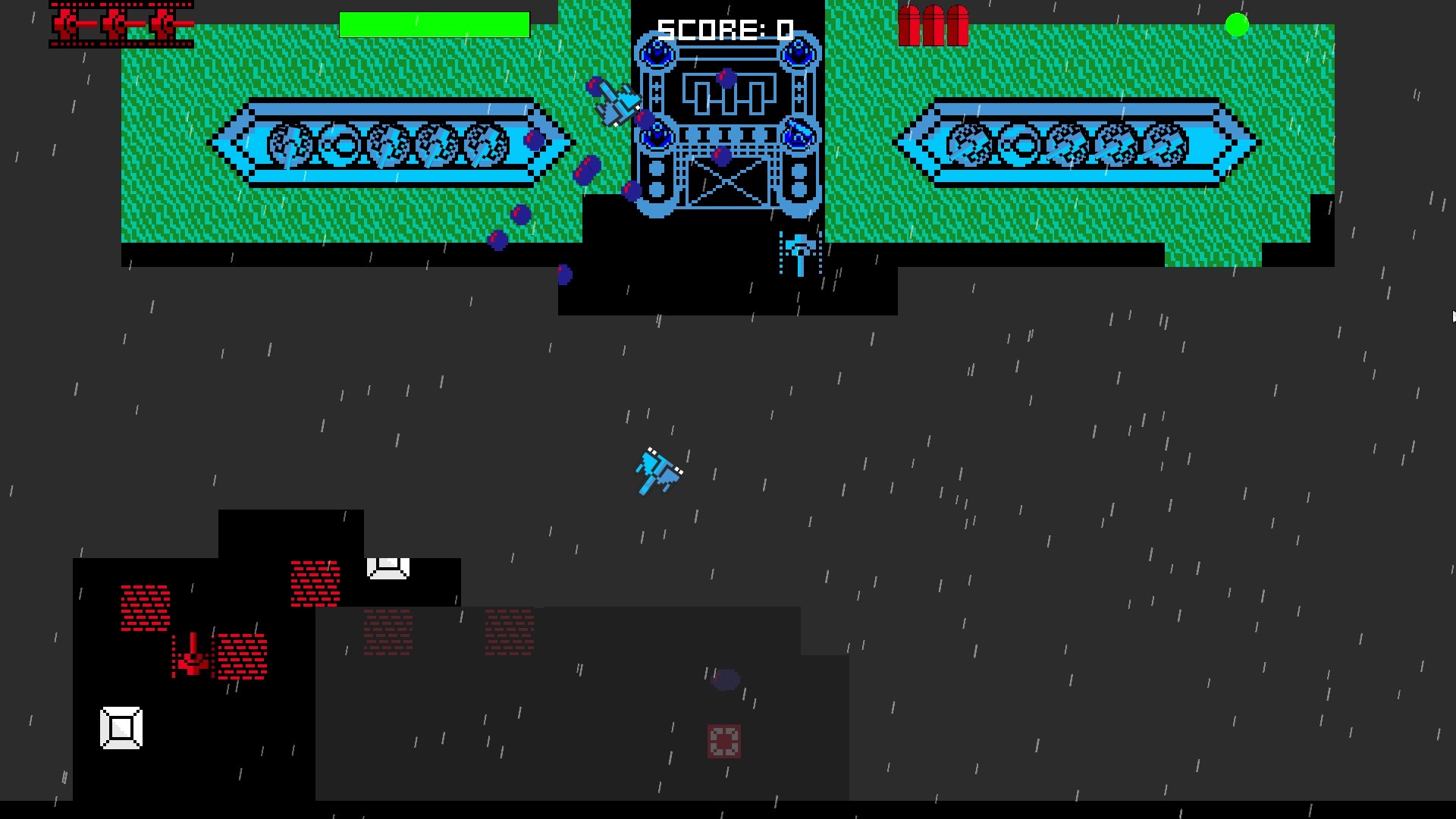1456x819 pixels.
Task: Click the white crate near the red bricks
Action: pos(388,567)
